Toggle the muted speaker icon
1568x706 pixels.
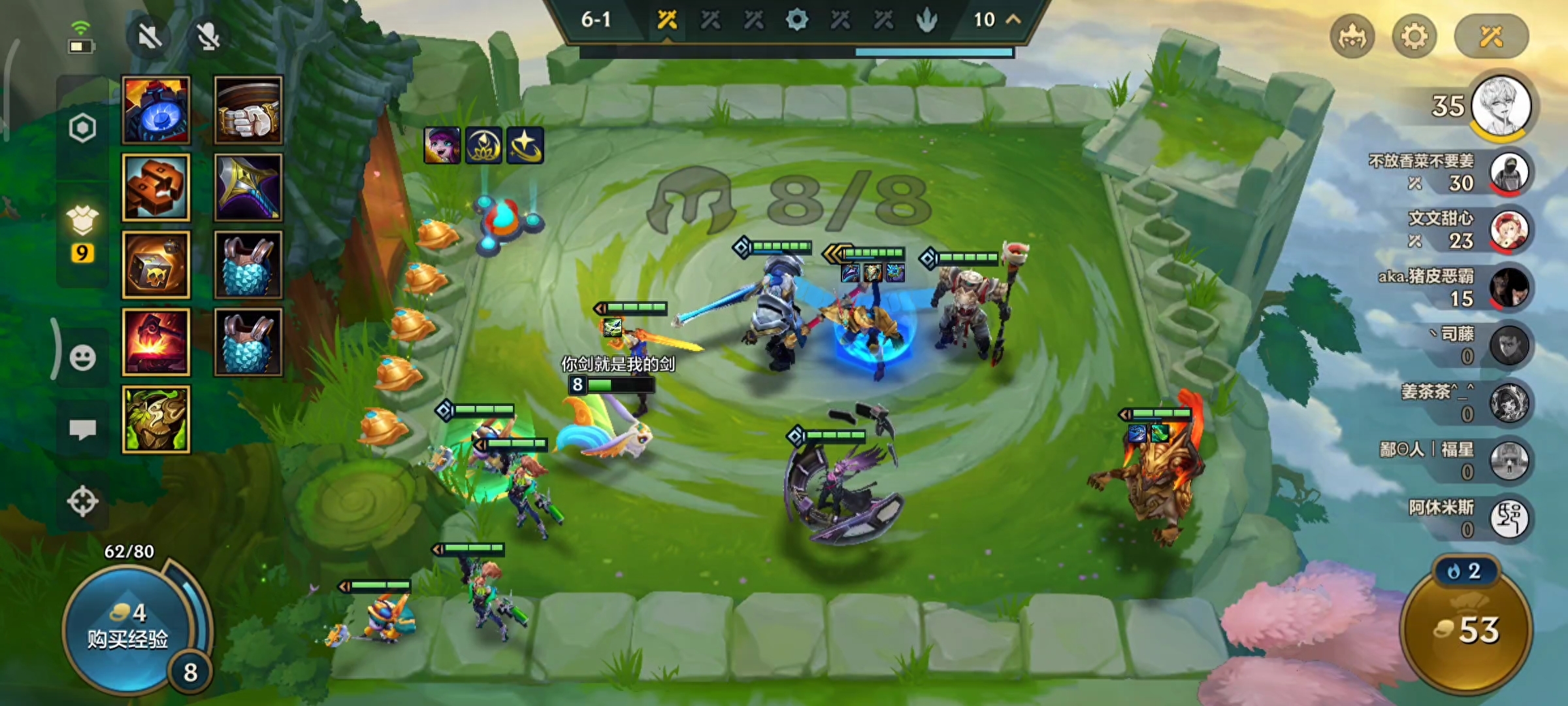(x=150, y=36)
